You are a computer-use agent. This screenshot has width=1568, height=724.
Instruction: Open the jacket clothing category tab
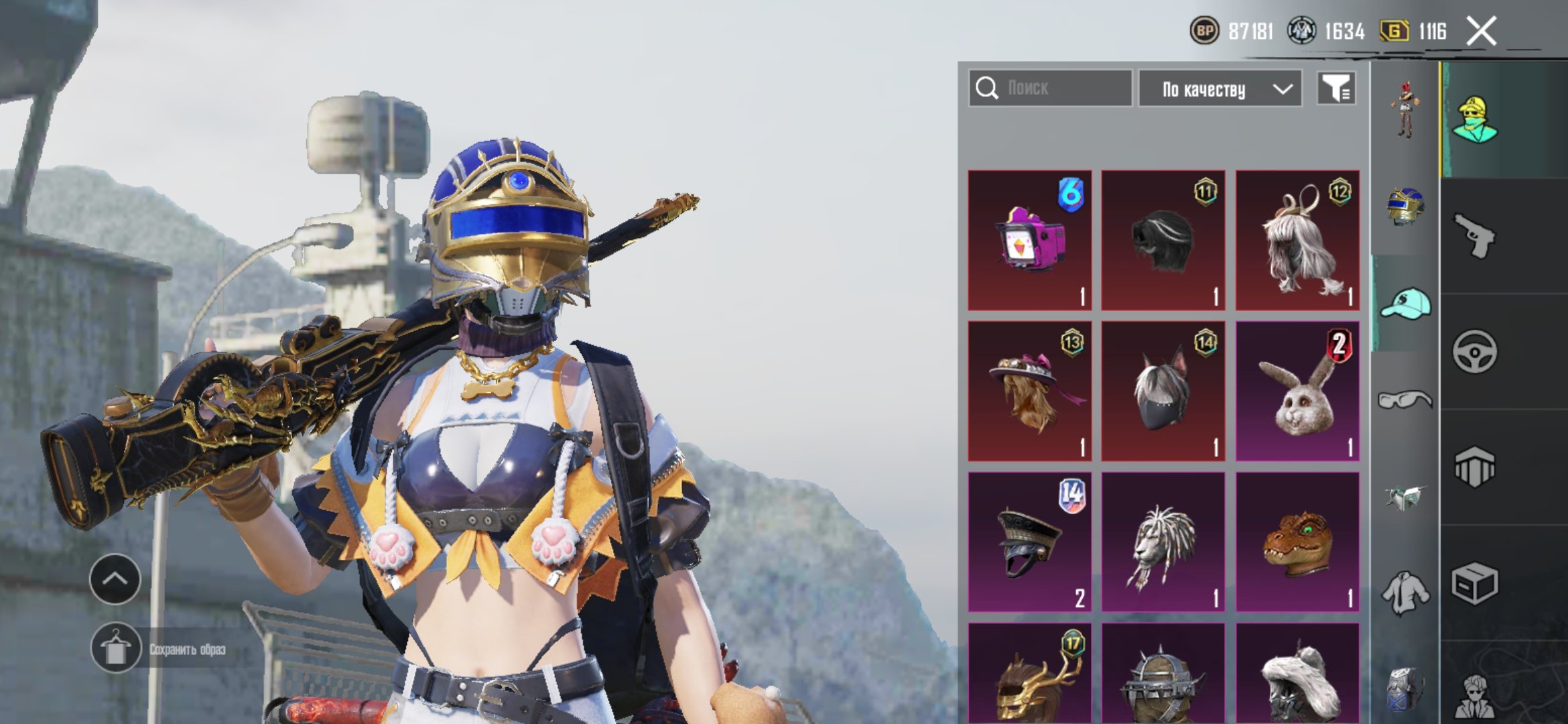1405,593
